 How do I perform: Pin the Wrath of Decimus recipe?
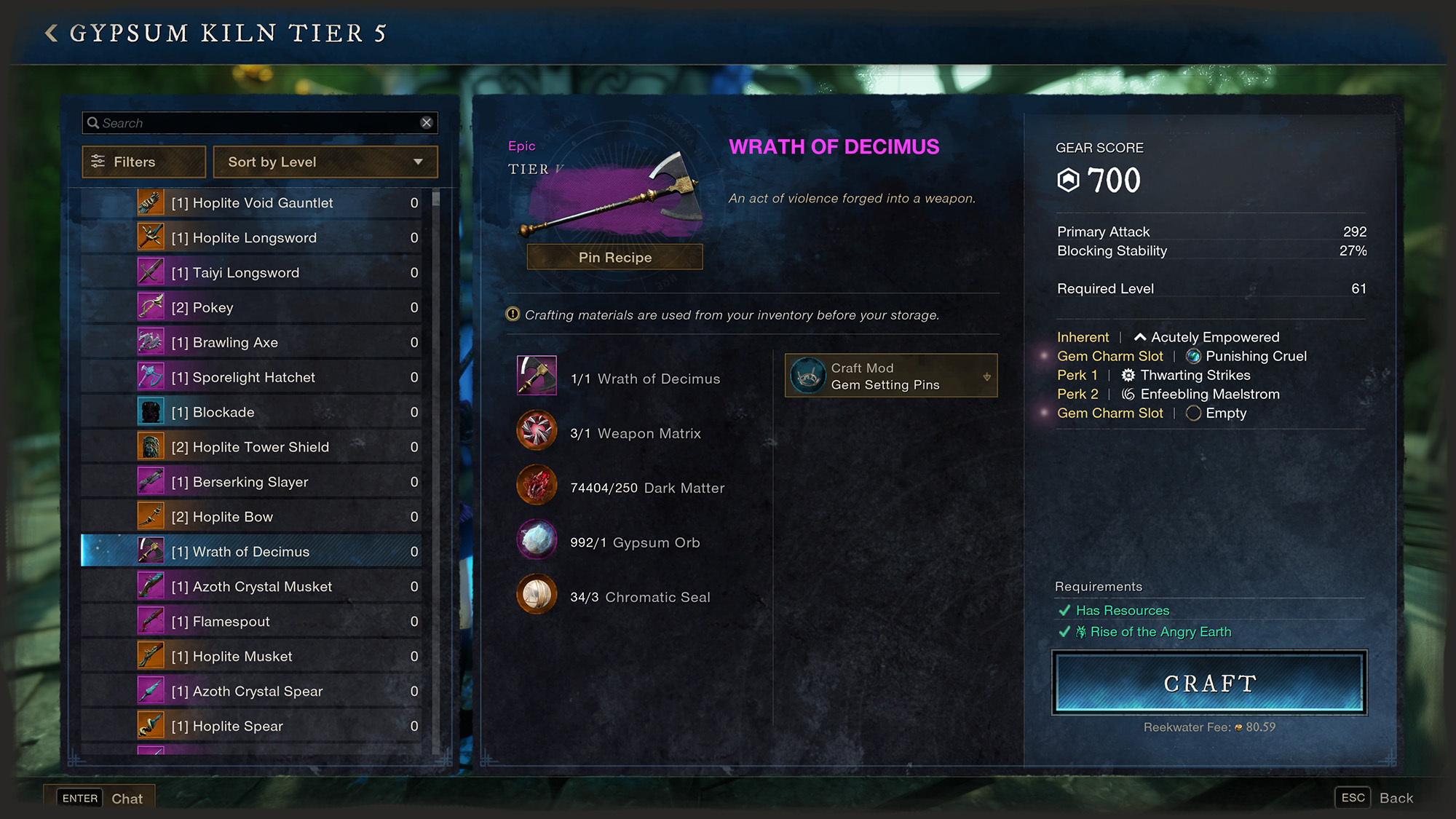(x=614, y=257)
